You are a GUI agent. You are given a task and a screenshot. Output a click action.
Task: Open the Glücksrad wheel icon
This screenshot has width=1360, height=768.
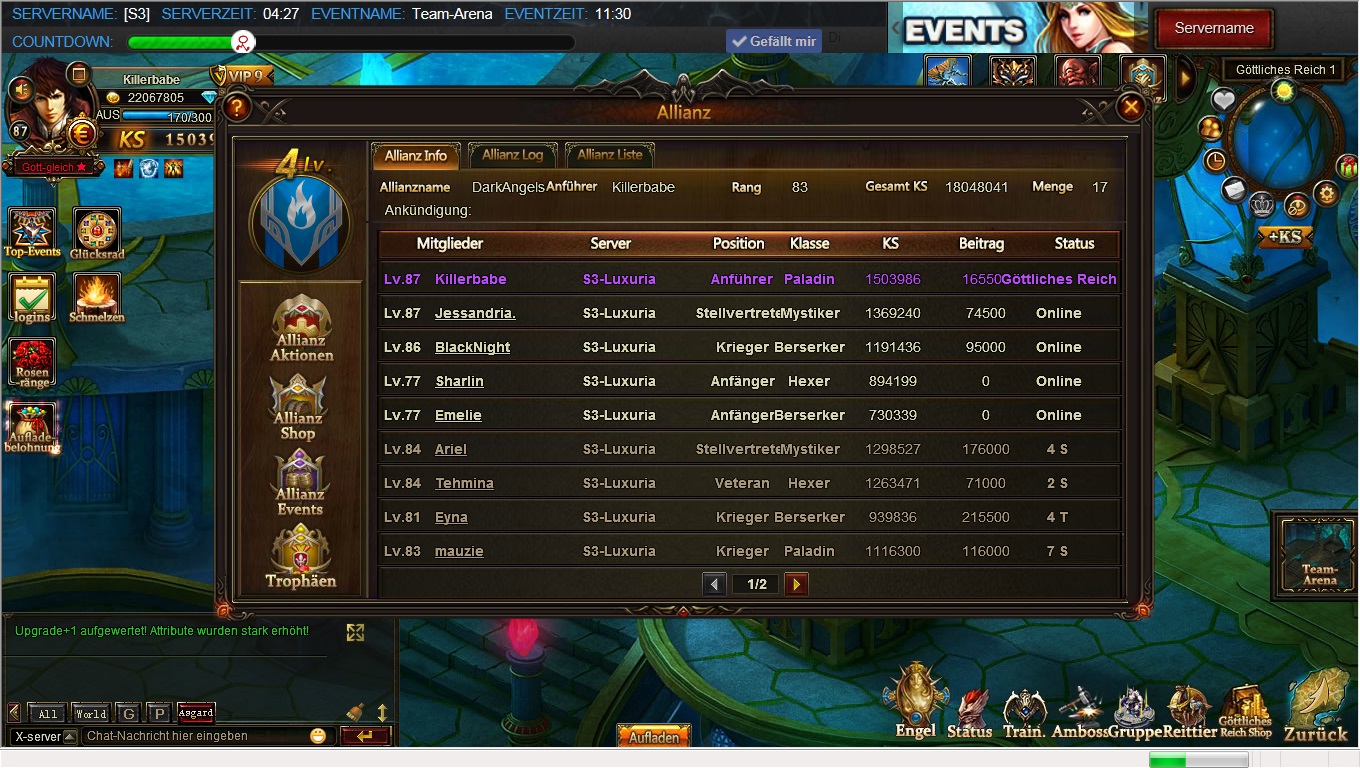coord(97,233)
